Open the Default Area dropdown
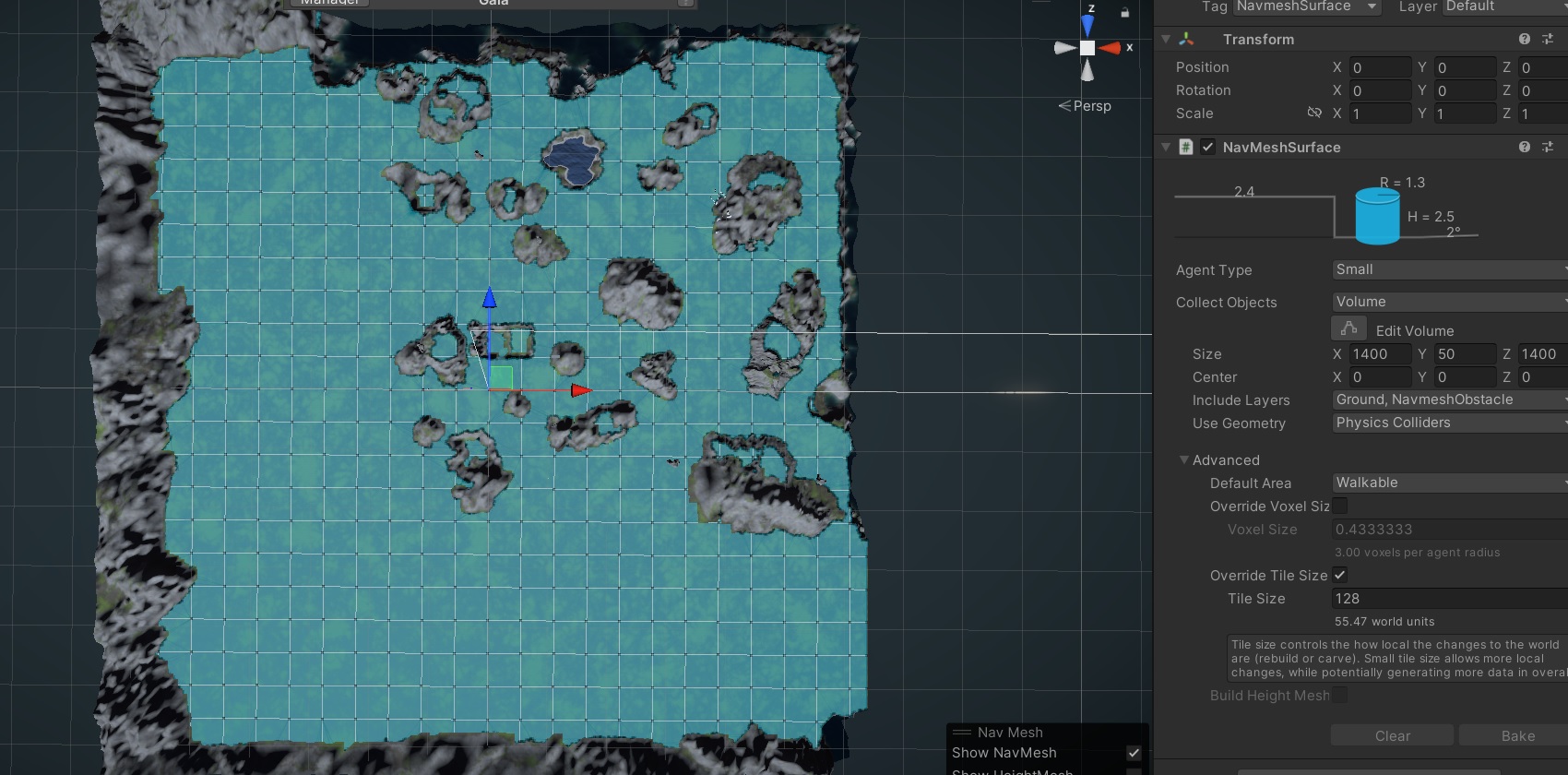1568x775 pixels. (1448, 483)
